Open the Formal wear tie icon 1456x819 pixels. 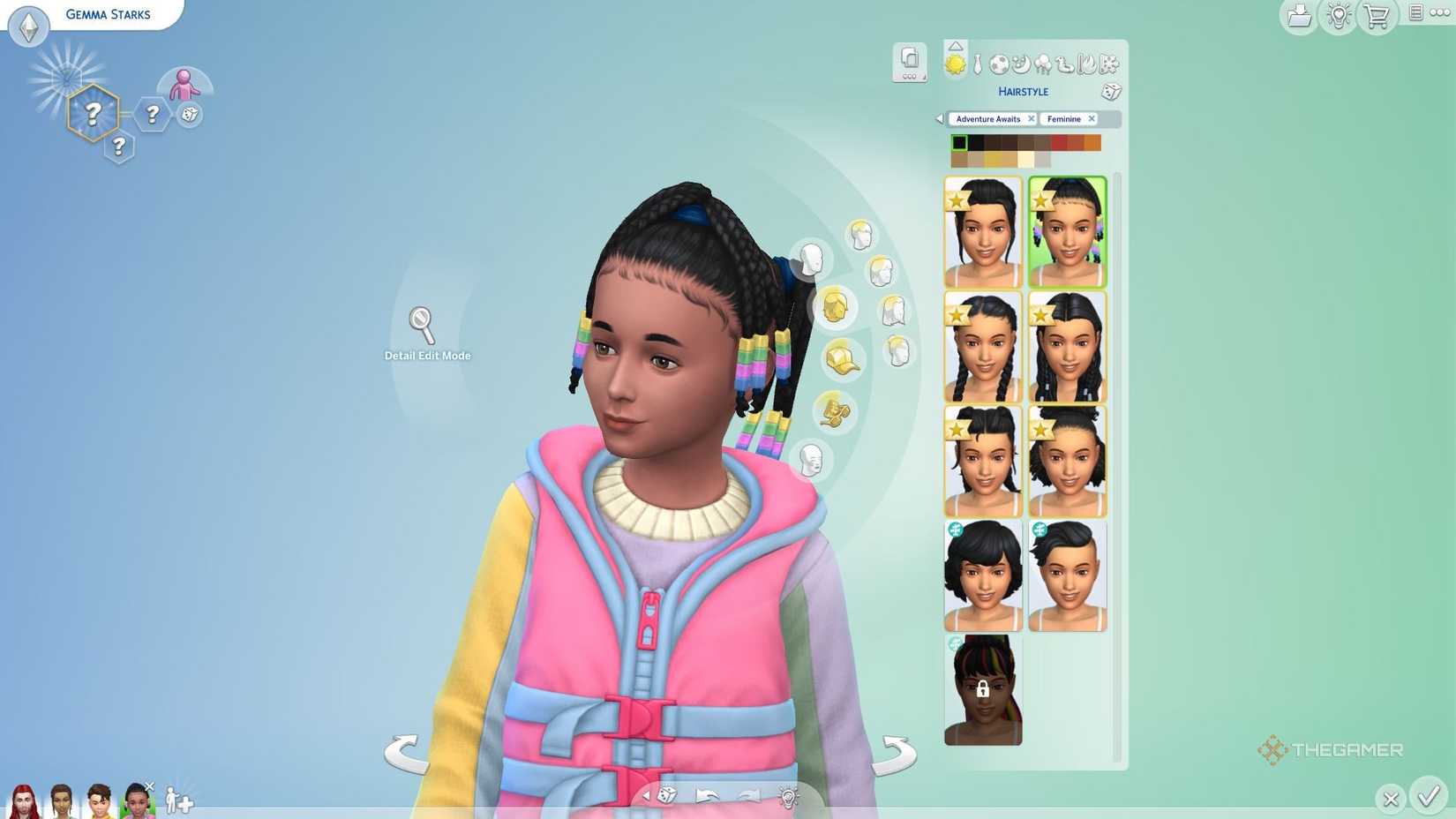coord(977,63)
